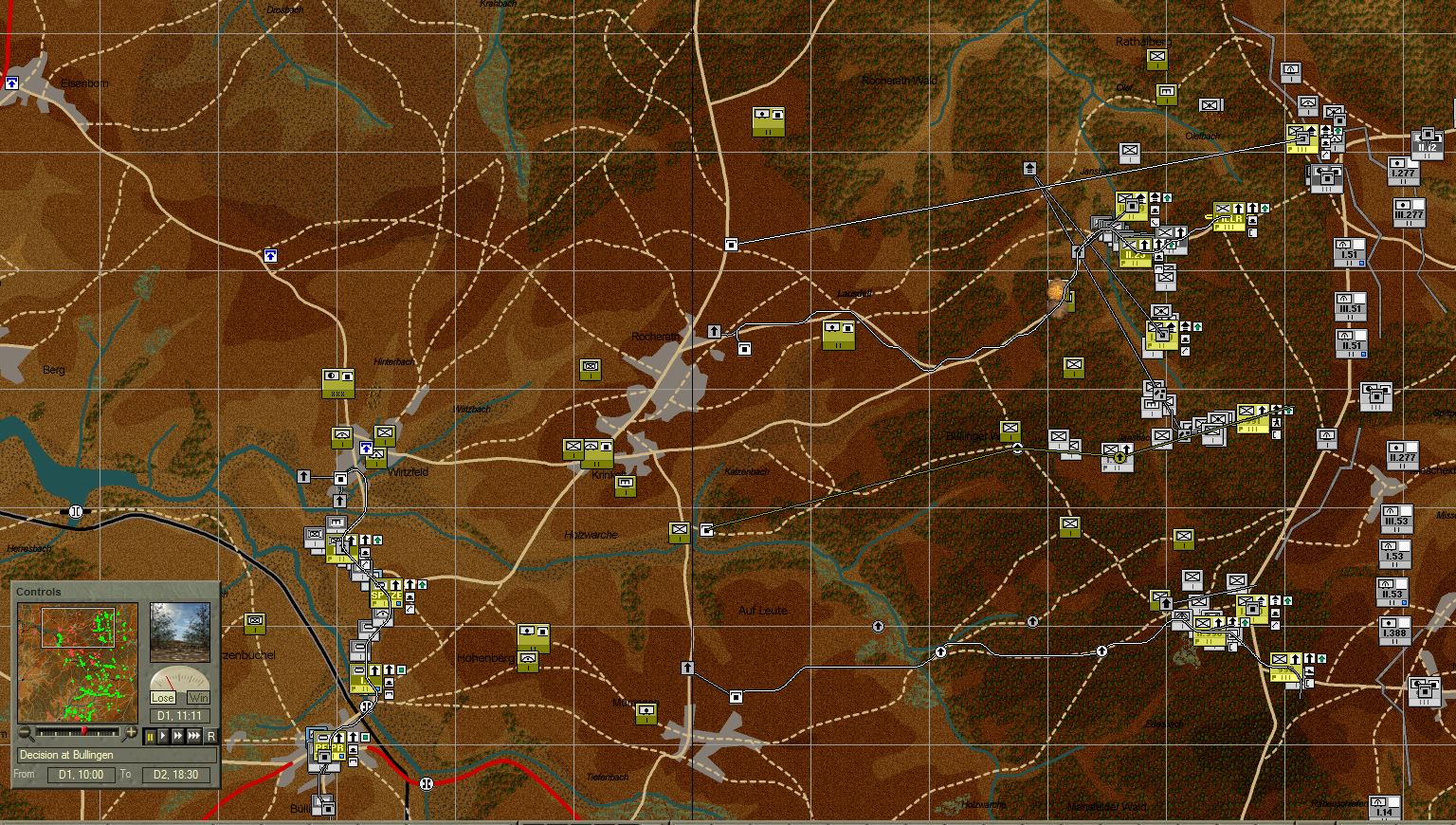Viewport: 1456px width, 825px height.
Task: Click the zoom-in magnifier plus icon
Action: coord(133,733)
